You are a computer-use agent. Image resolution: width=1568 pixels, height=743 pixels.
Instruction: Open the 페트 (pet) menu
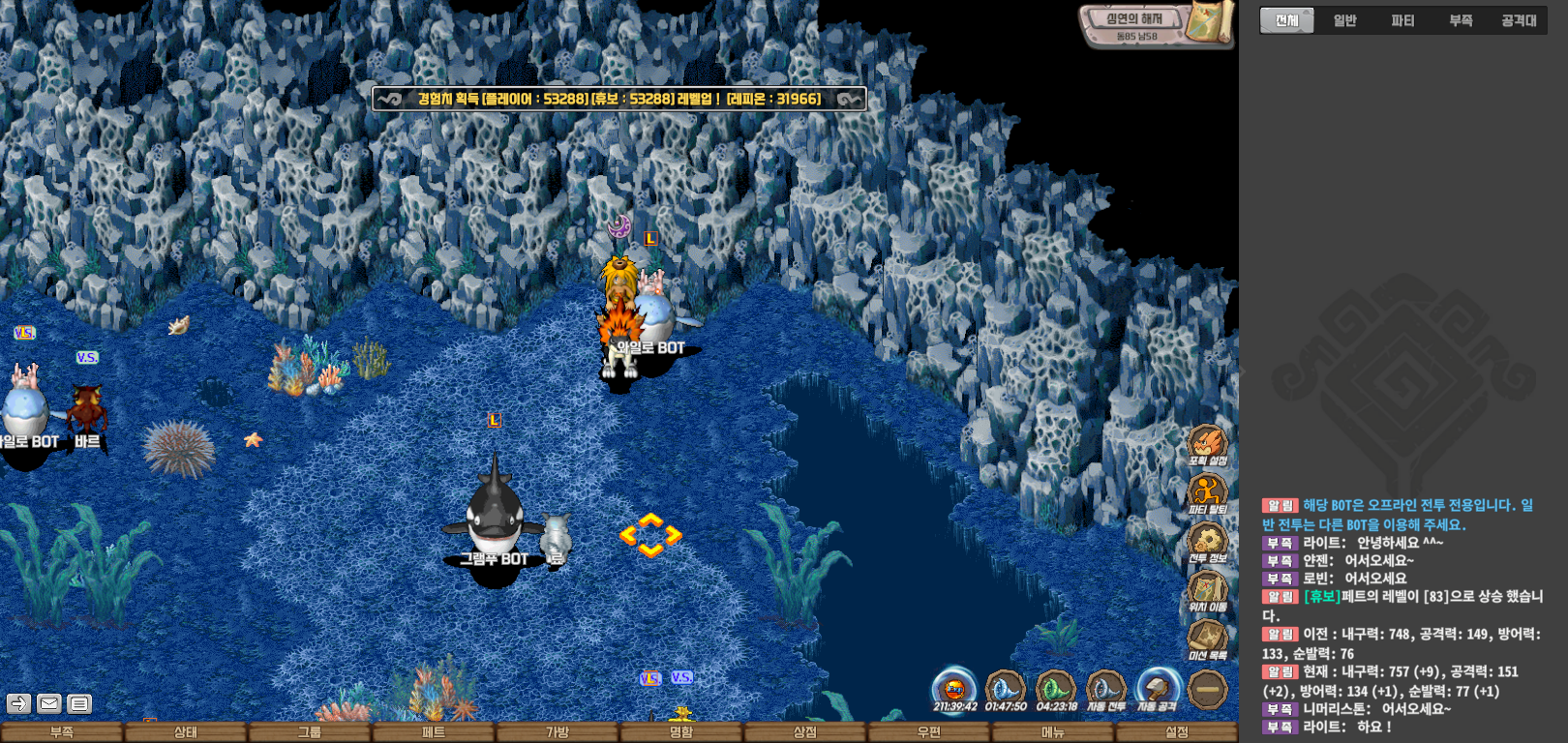pyautogui.click(x=433, y=732)
